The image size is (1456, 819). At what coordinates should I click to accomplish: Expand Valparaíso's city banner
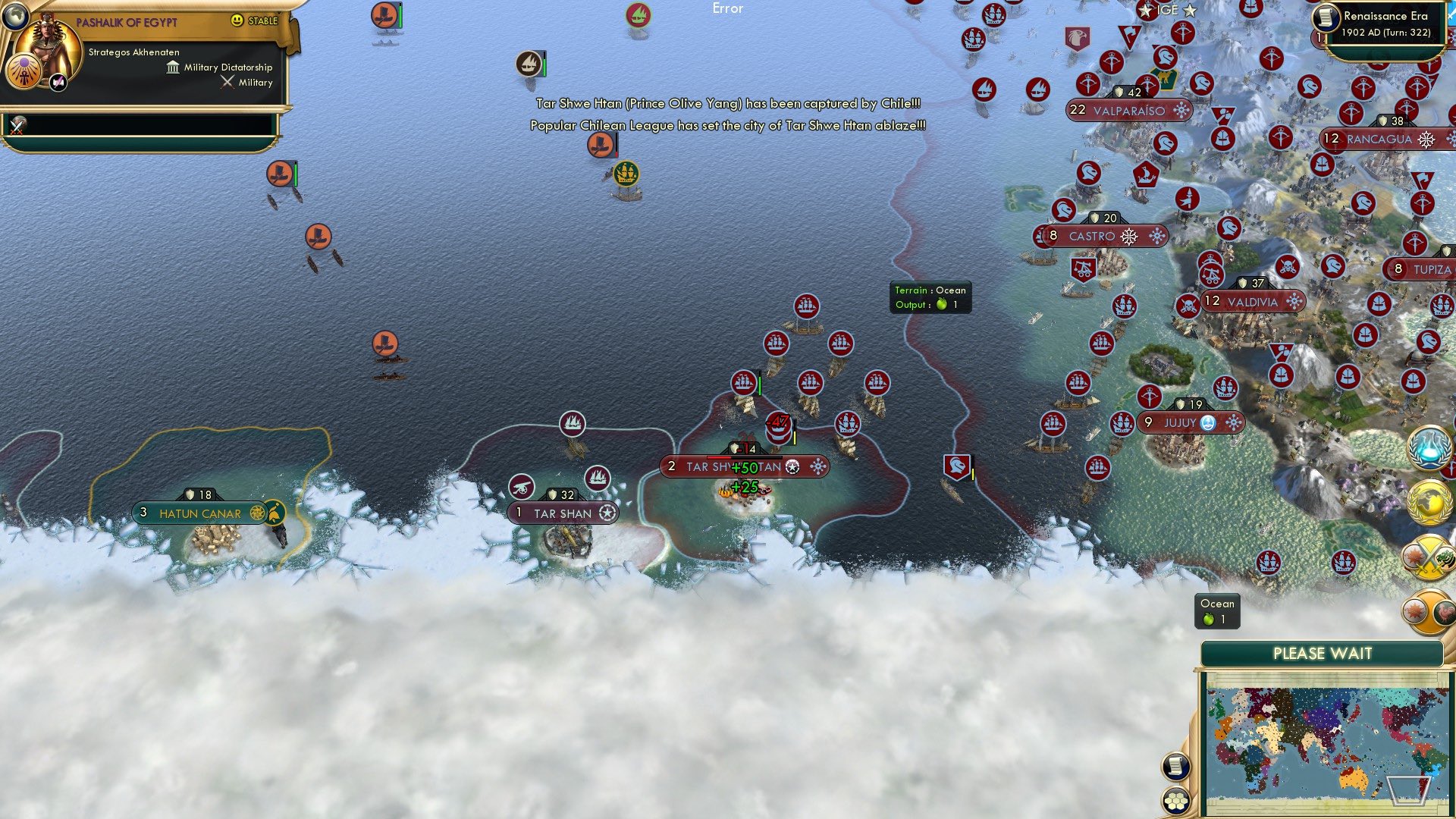(1129, 111)
